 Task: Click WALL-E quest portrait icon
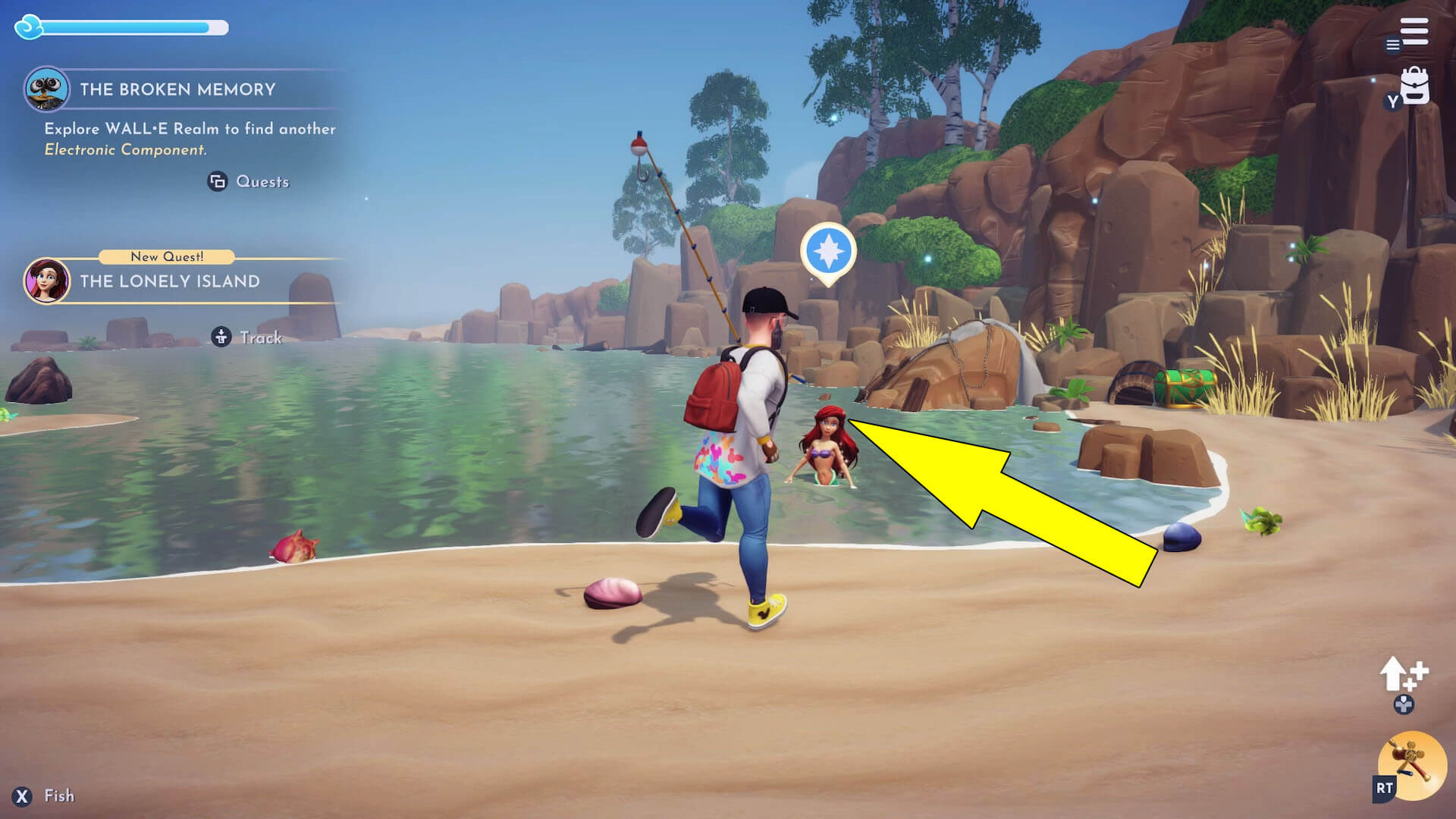coord(47,89)
